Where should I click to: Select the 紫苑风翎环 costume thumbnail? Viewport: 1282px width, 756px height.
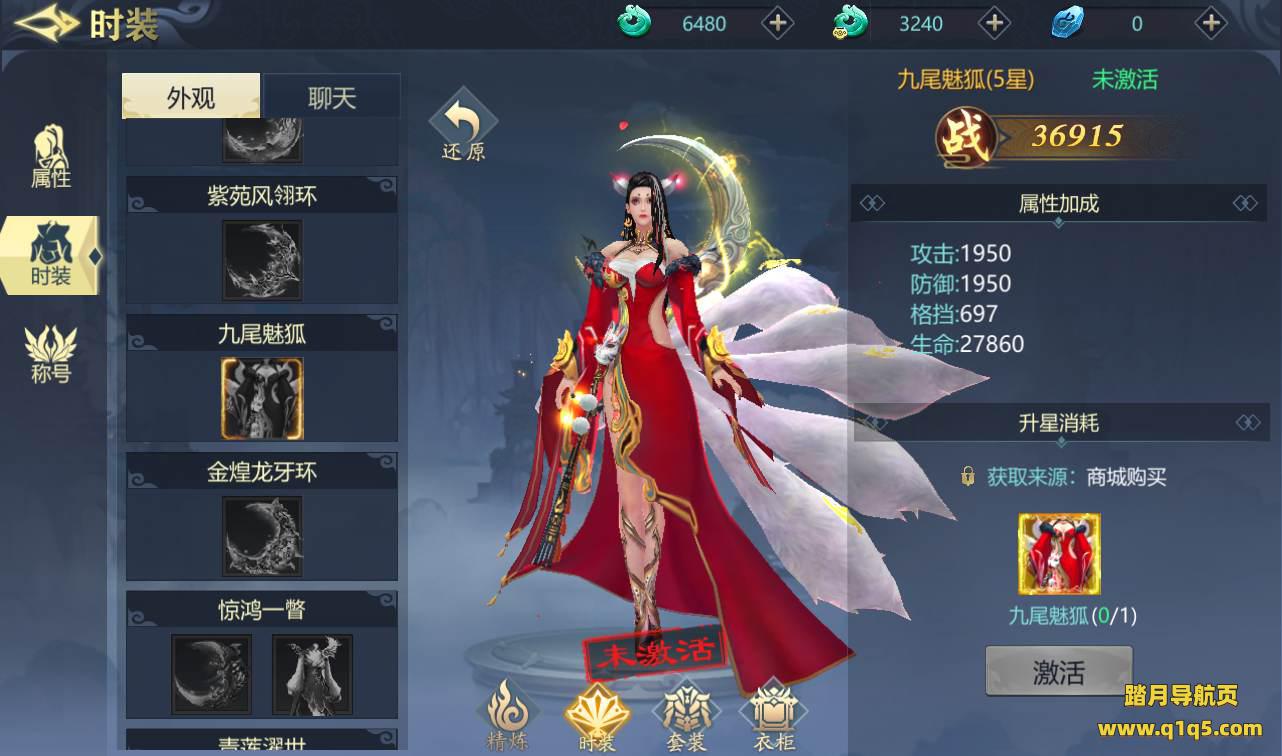[x=261, y=259]
